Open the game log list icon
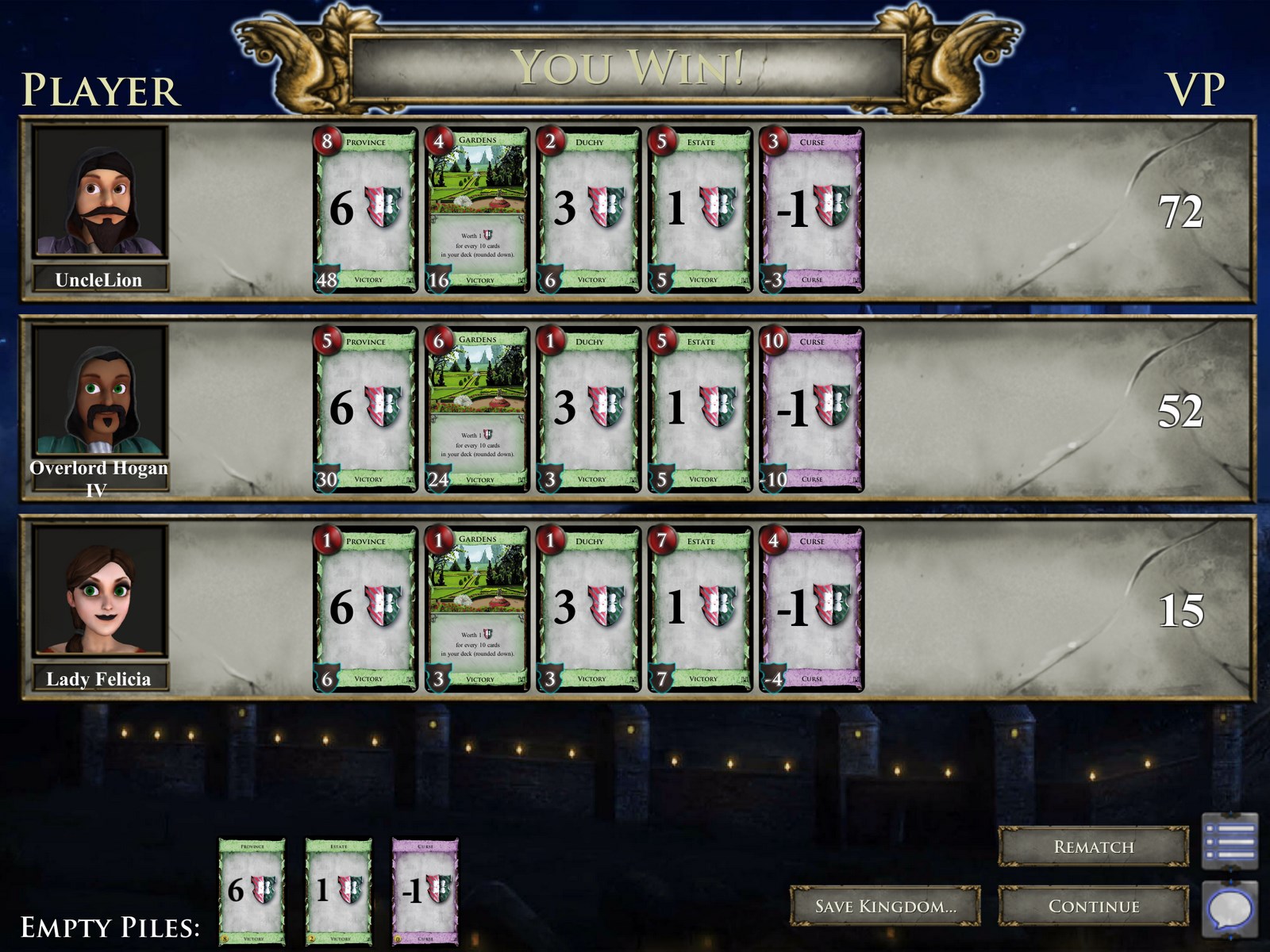The image size is (1270, 952). 1230,840
